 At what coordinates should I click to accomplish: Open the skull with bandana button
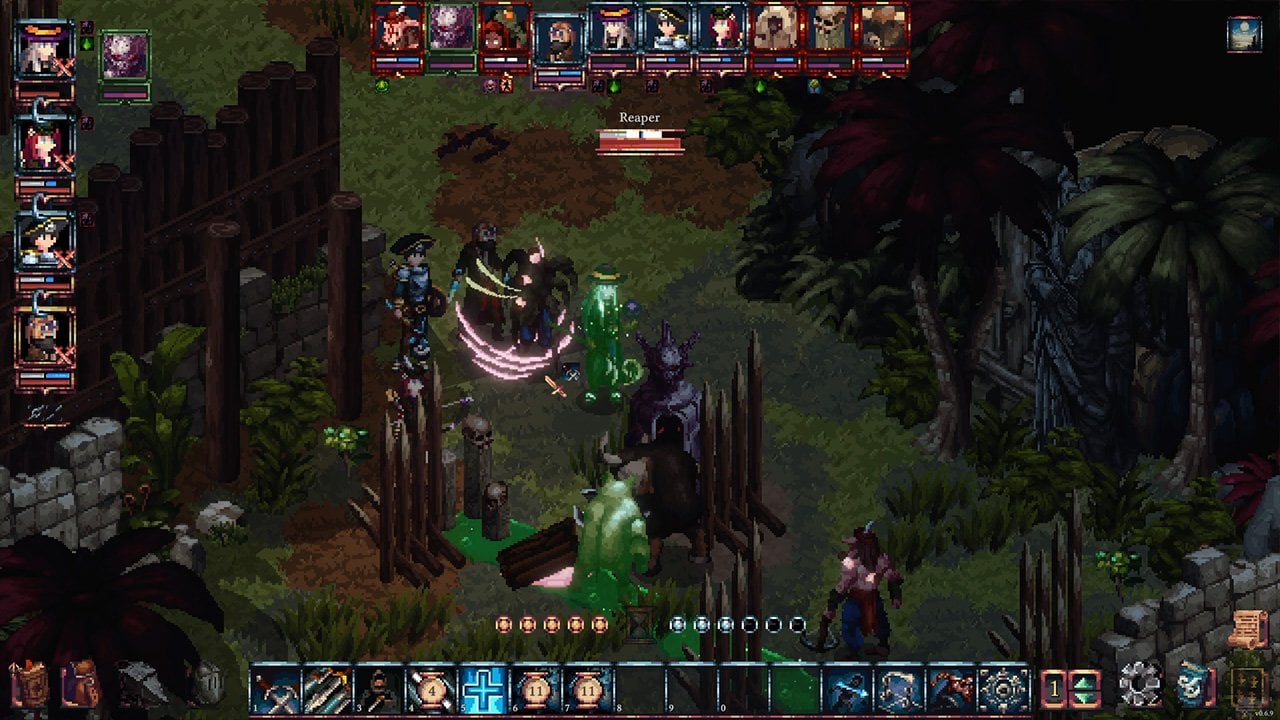[1192, 687]
